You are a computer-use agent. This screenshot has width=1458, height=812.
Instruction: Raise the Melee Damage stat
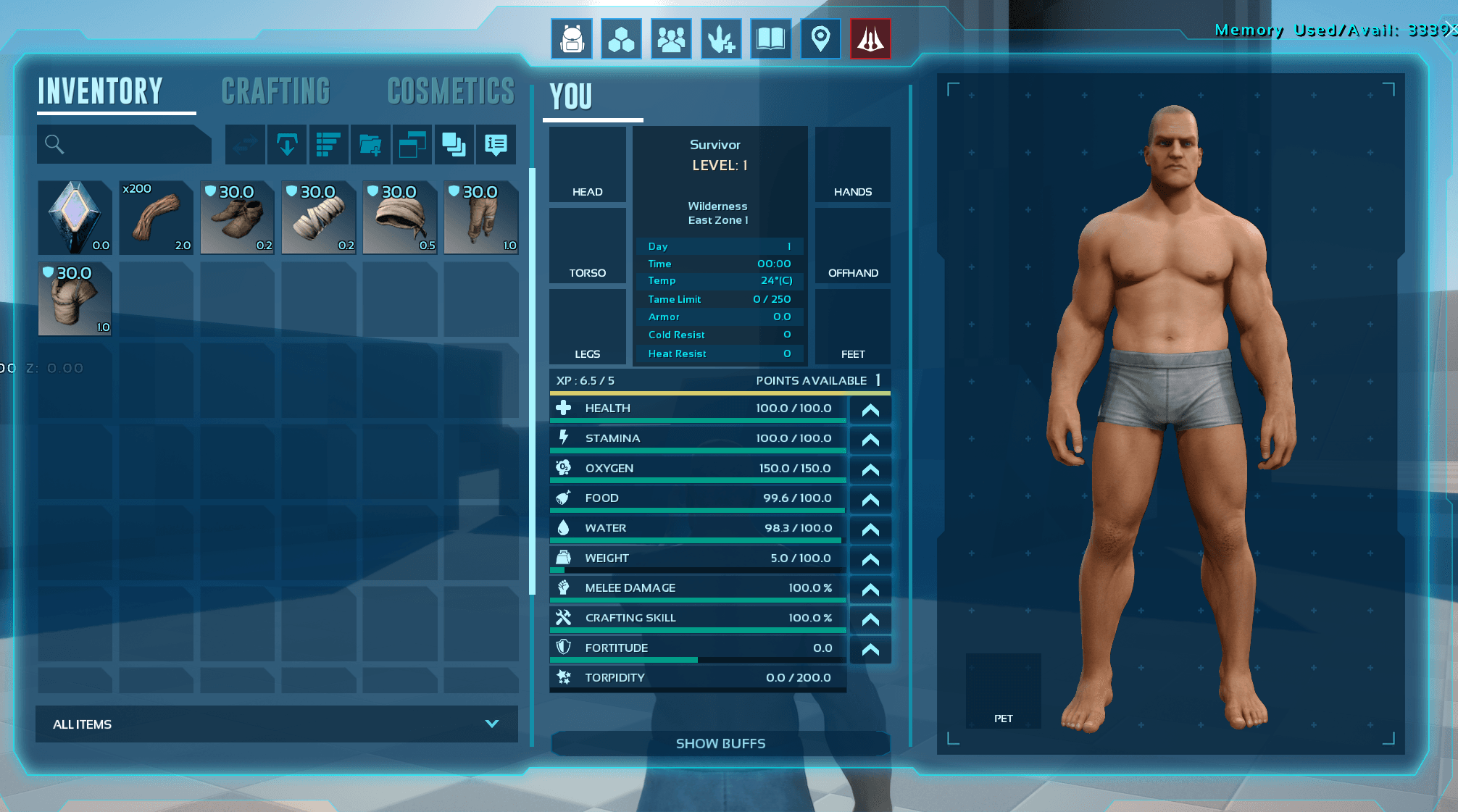click(870, 590)
